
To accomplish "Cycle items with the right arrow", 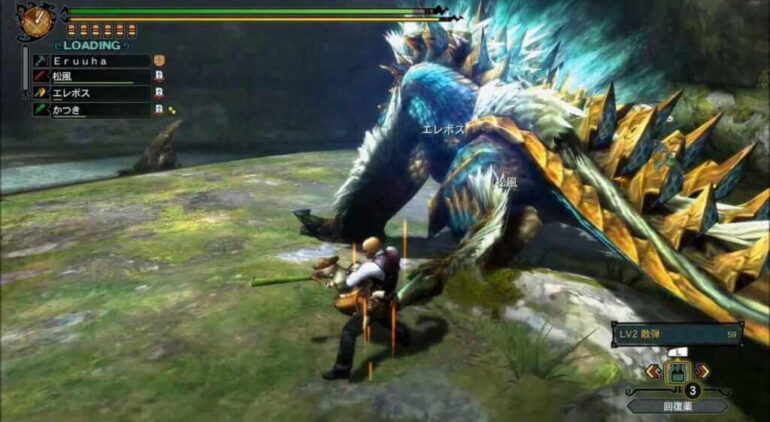I will coord(705,371).
